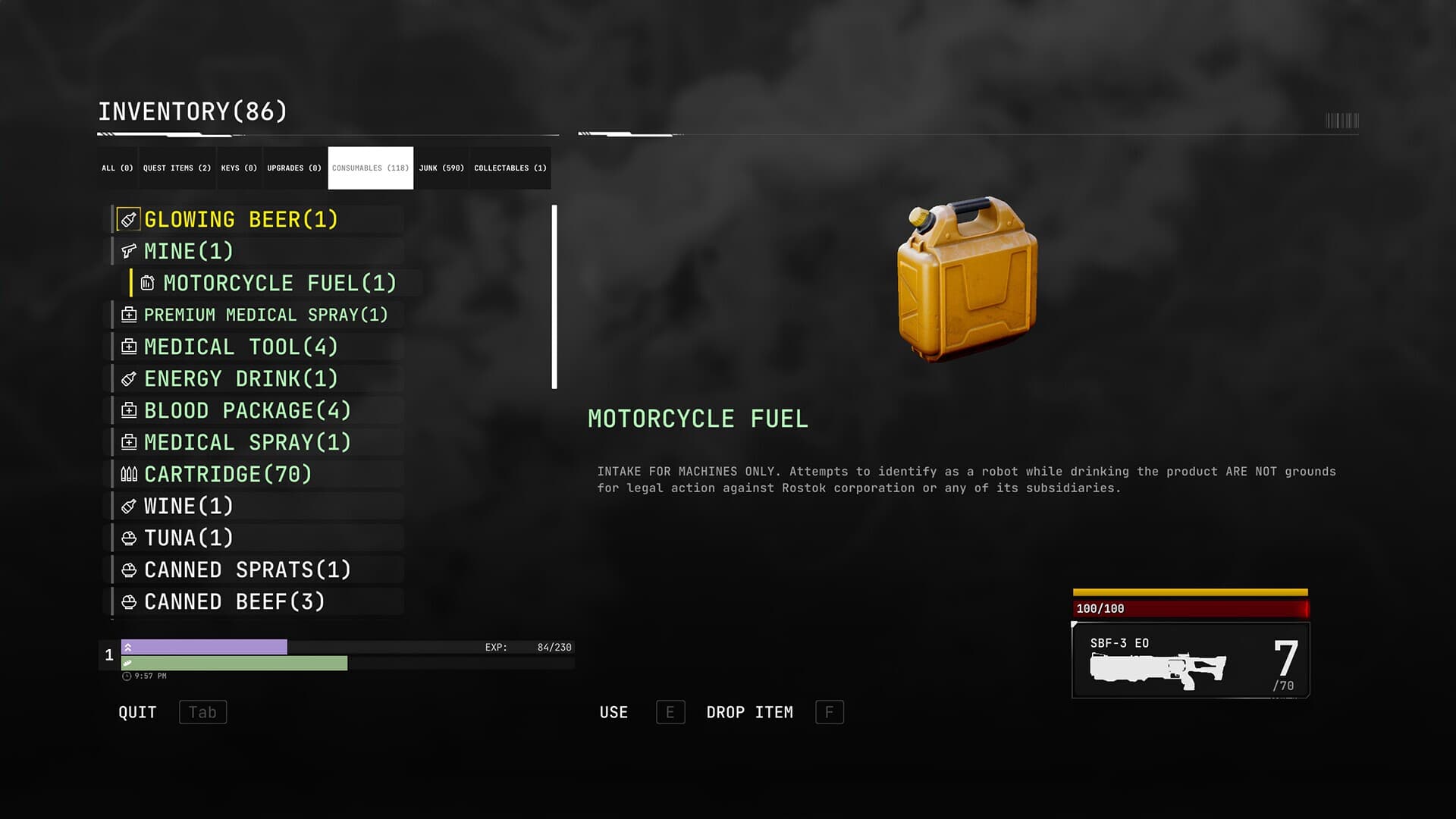Select Blood Package in the list
1456x819 pixels.
pos(247,411)
